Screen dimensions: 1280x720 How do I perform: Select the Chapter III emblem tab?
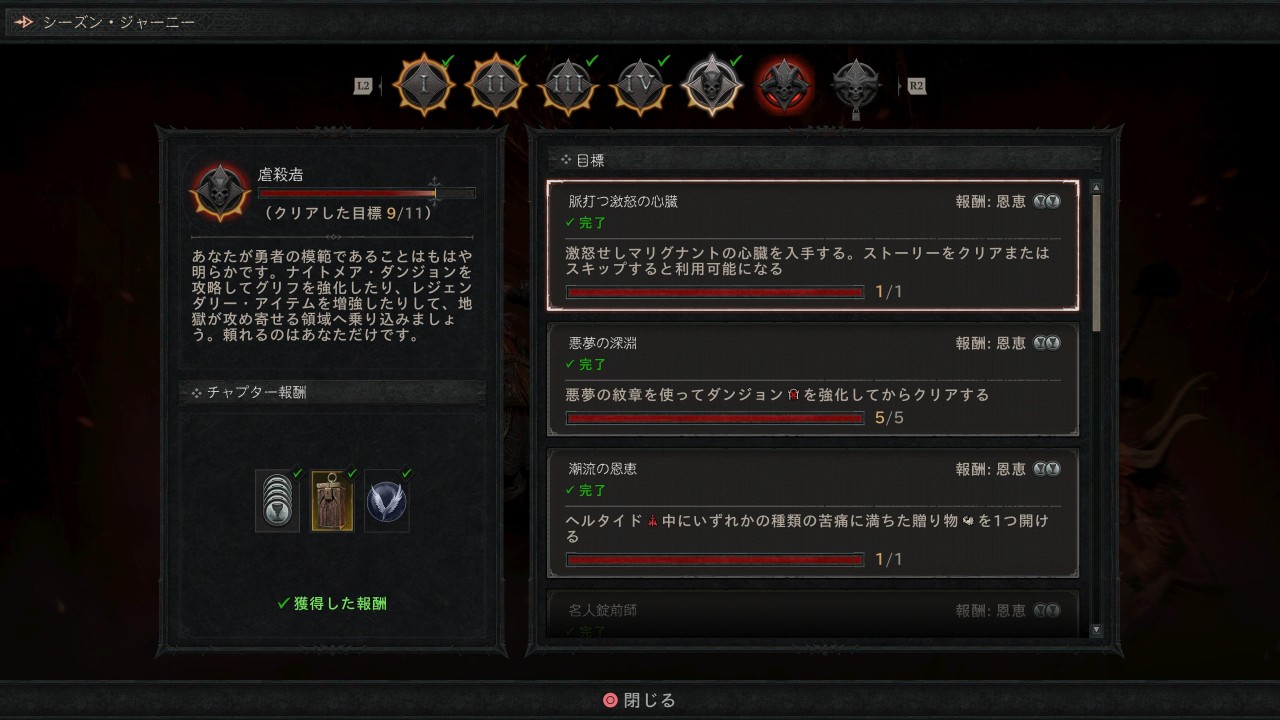568,86
